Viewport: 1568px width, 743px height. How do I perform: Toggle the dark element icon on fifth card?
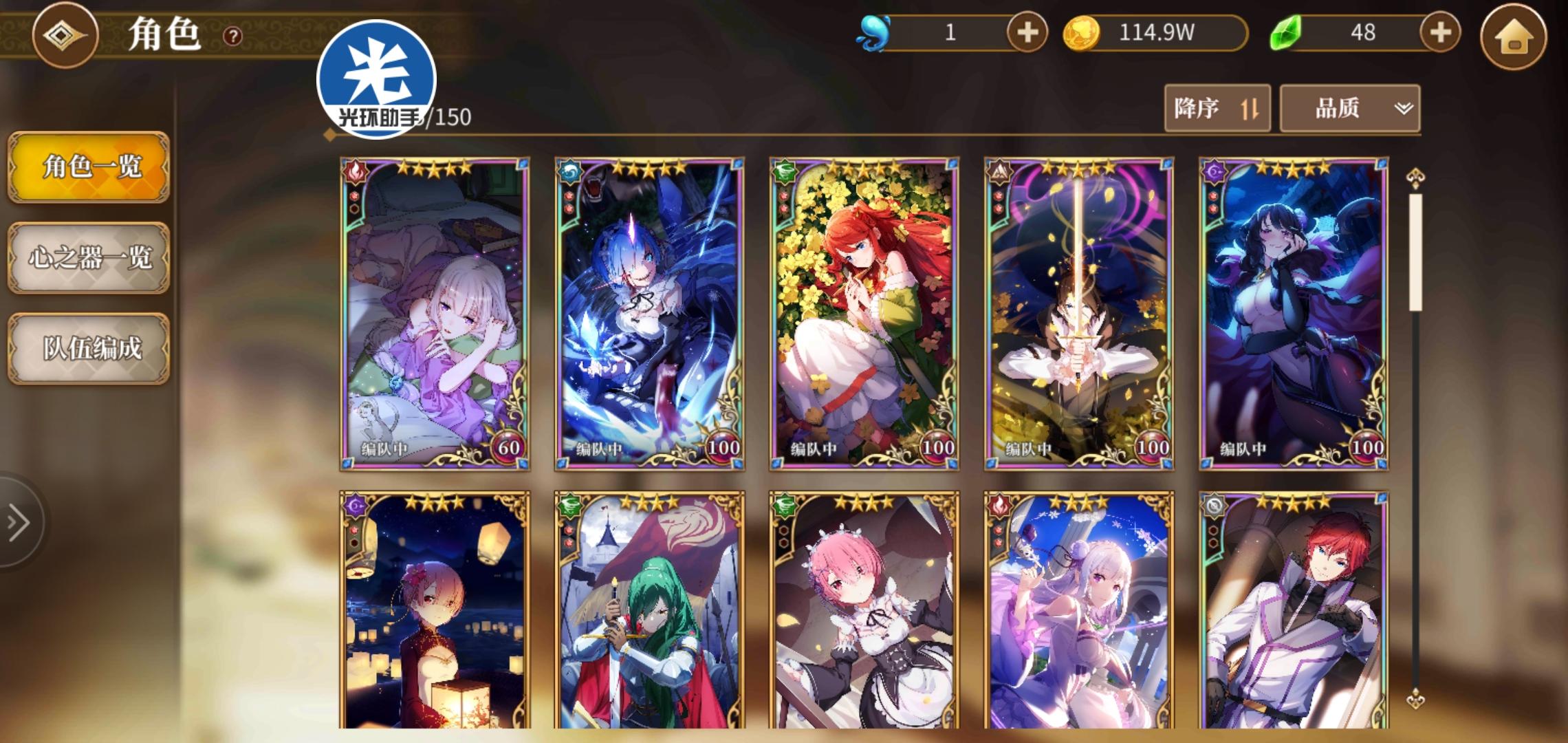pos(1215,171)
